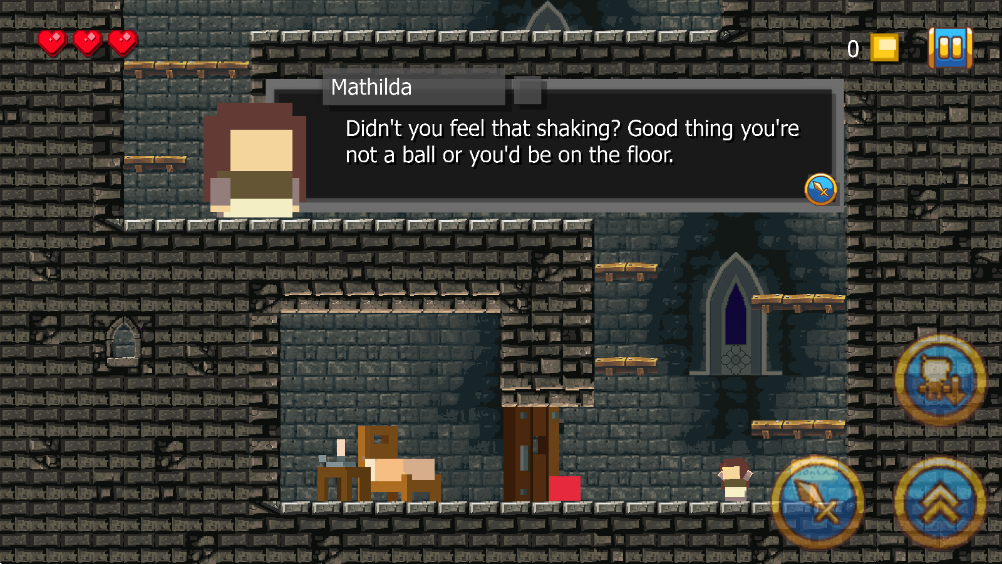
Task: Pause the game with the scroll button
Action: point(949,47)
